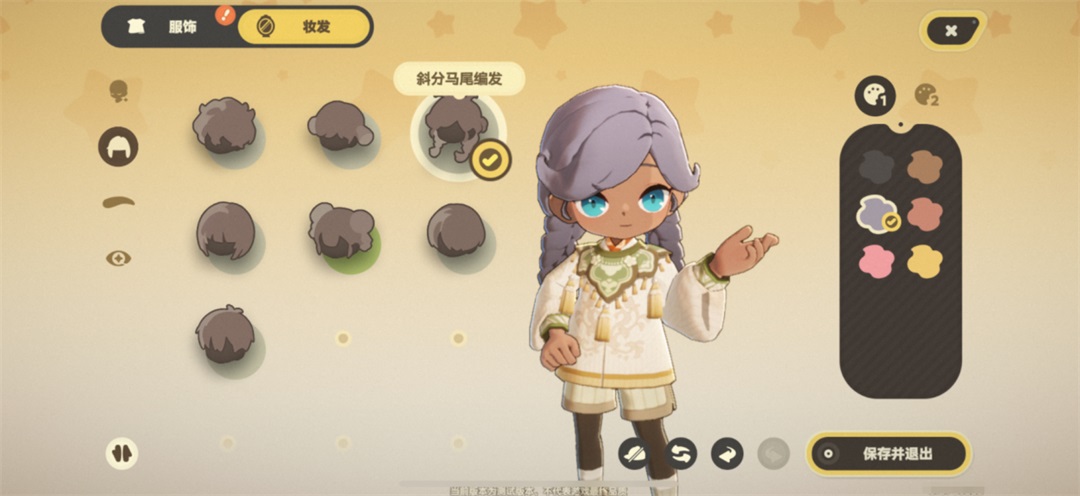1080x496 pixels.
Task: Pick the pink hair color swatch
Action: tap(876, 262)
